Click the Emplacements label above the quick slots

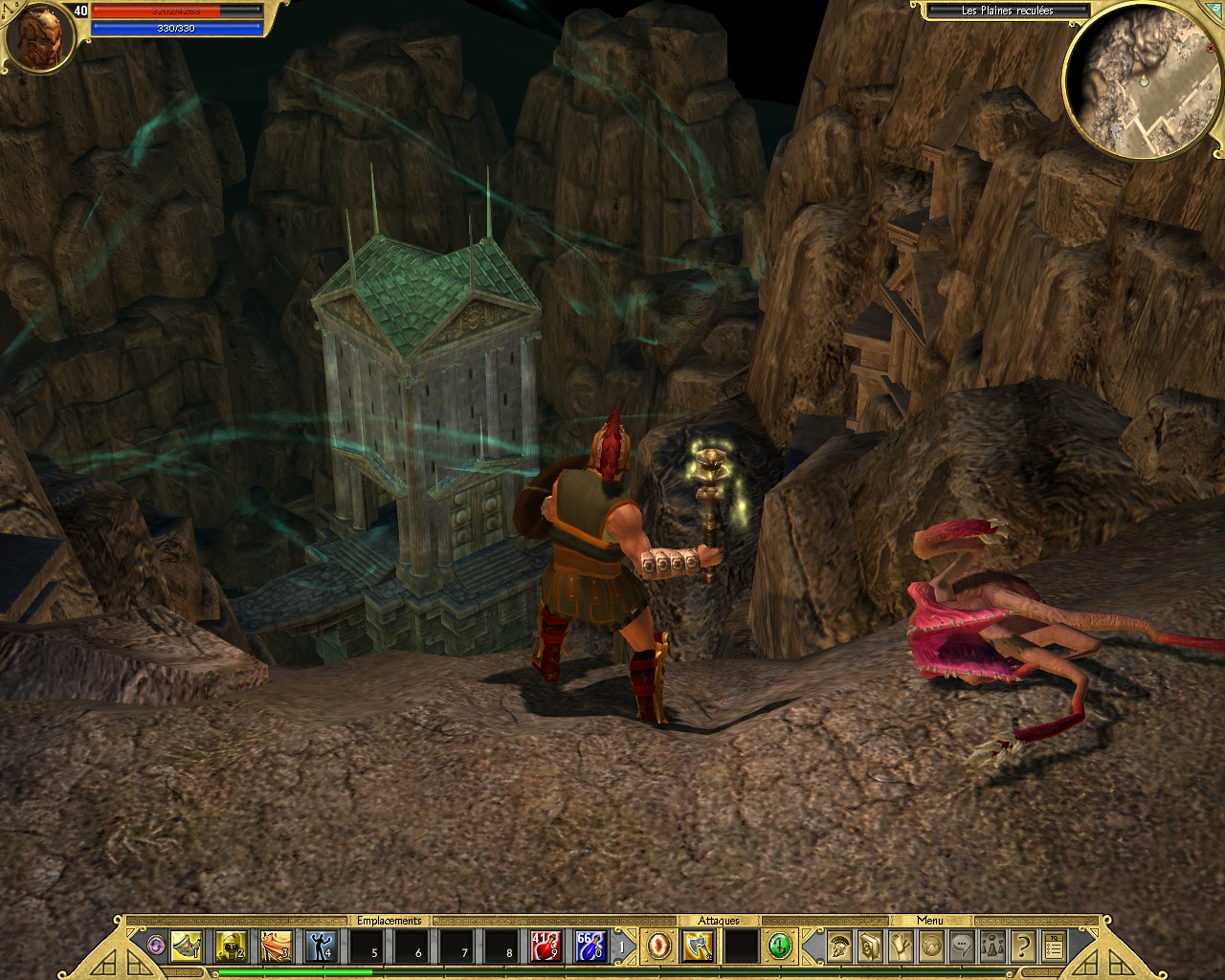390,921
